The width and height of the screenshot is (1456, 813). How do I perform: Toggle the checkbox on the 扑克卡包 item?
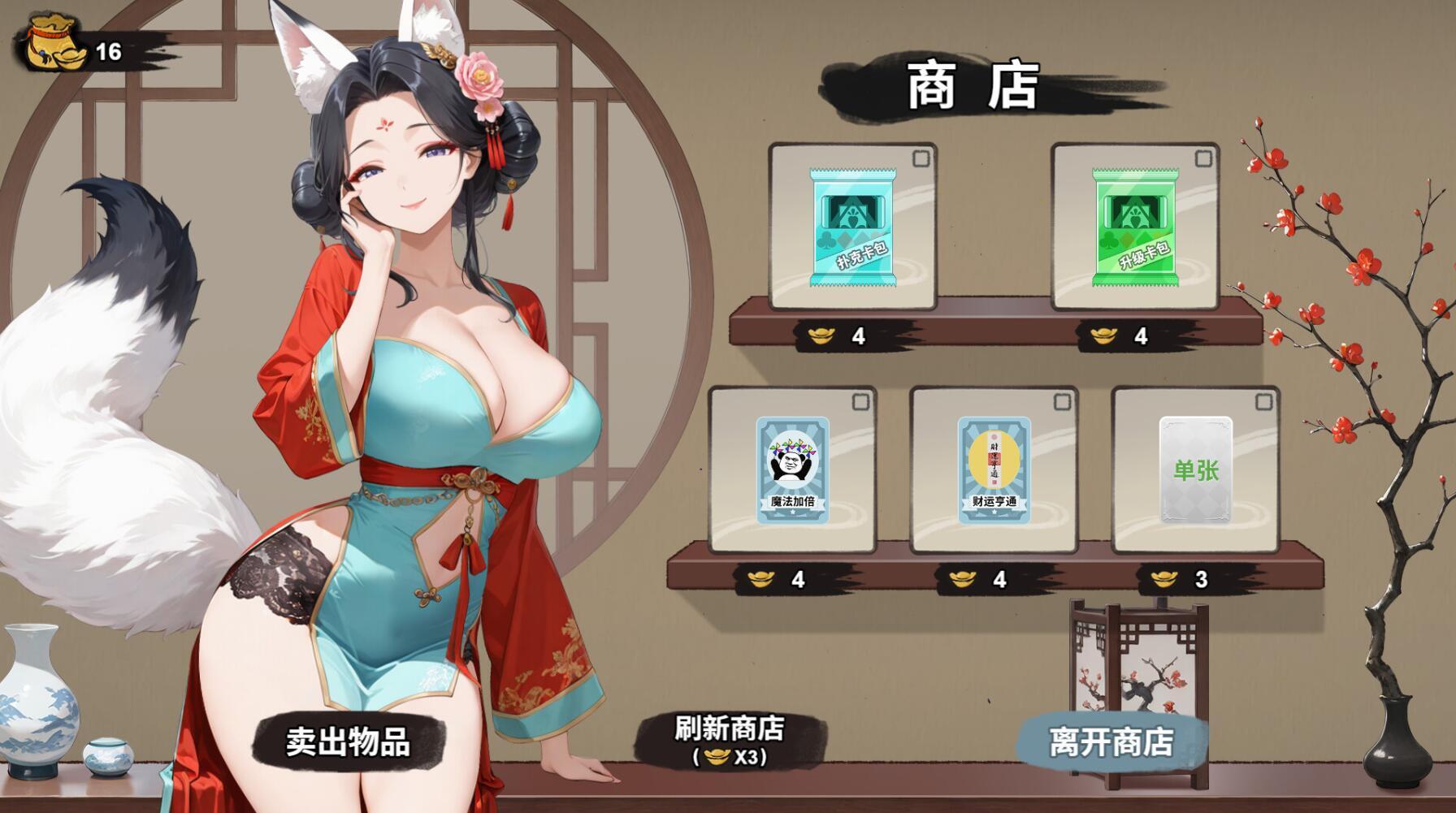tap(920, 158)
